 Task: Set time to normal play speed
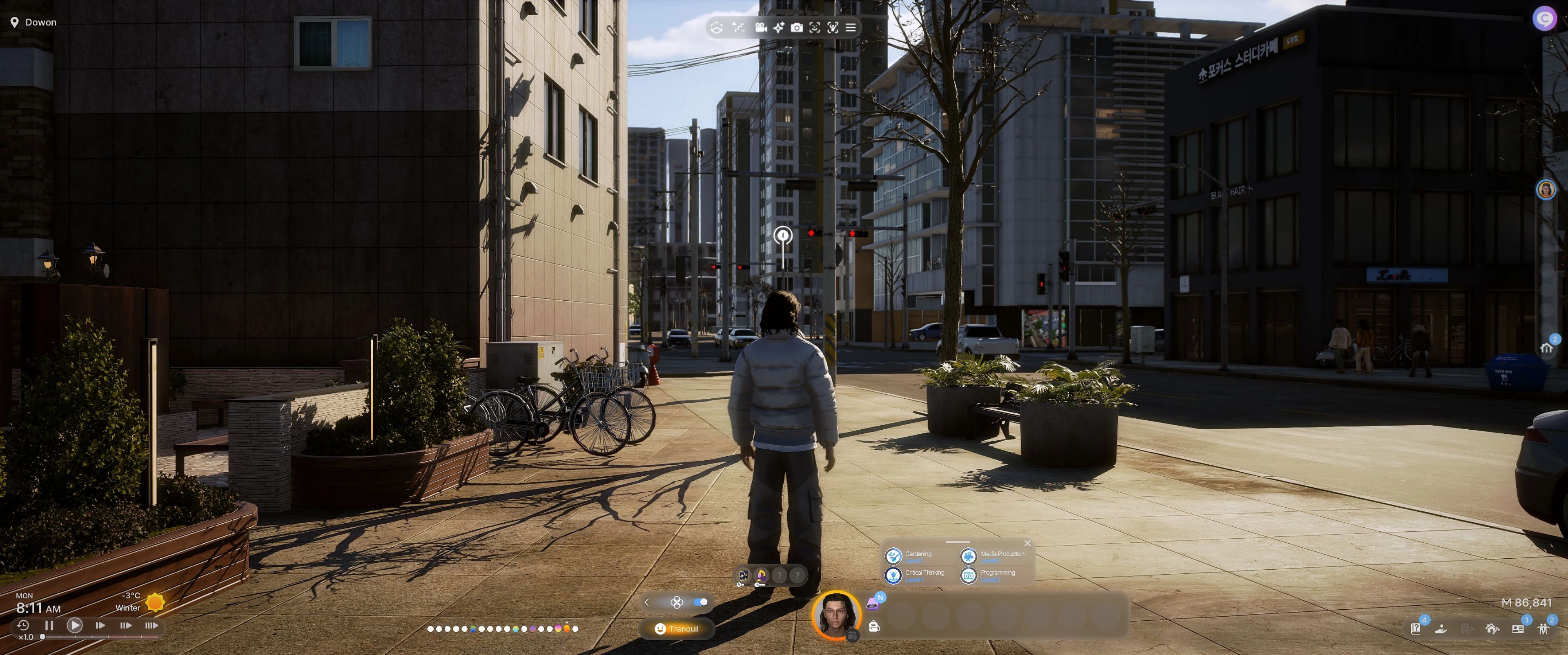click(75, 625)
